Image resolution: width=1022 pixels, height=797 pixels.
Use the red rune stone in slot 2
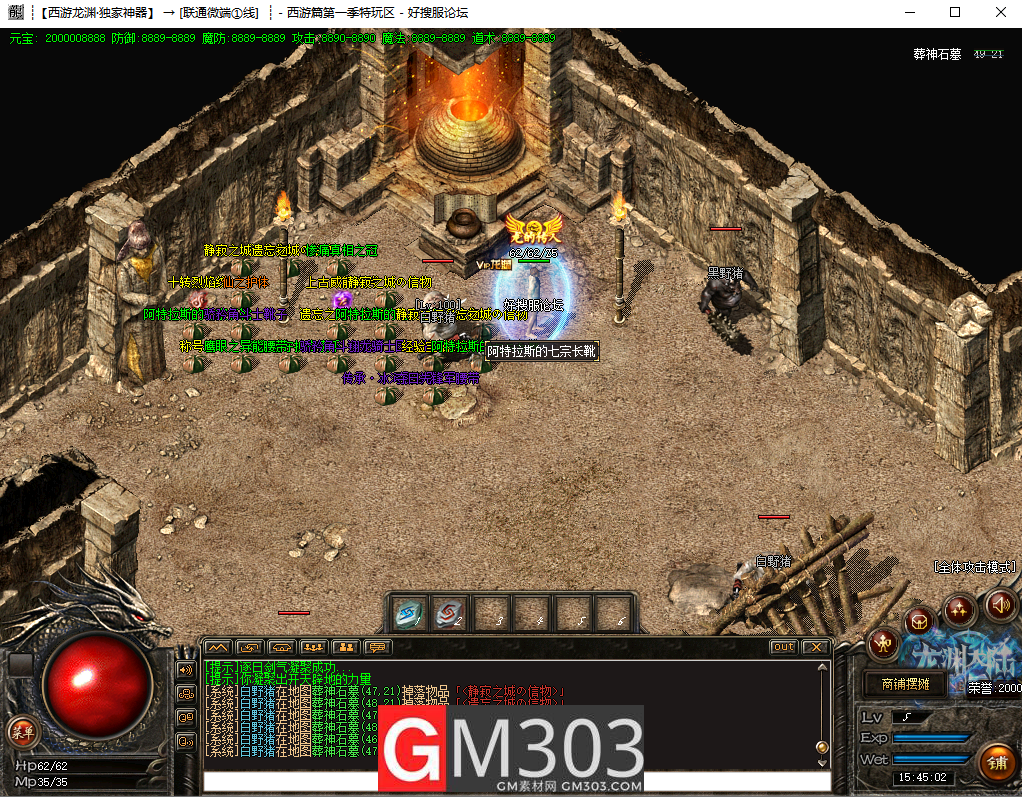coord(450,613)
